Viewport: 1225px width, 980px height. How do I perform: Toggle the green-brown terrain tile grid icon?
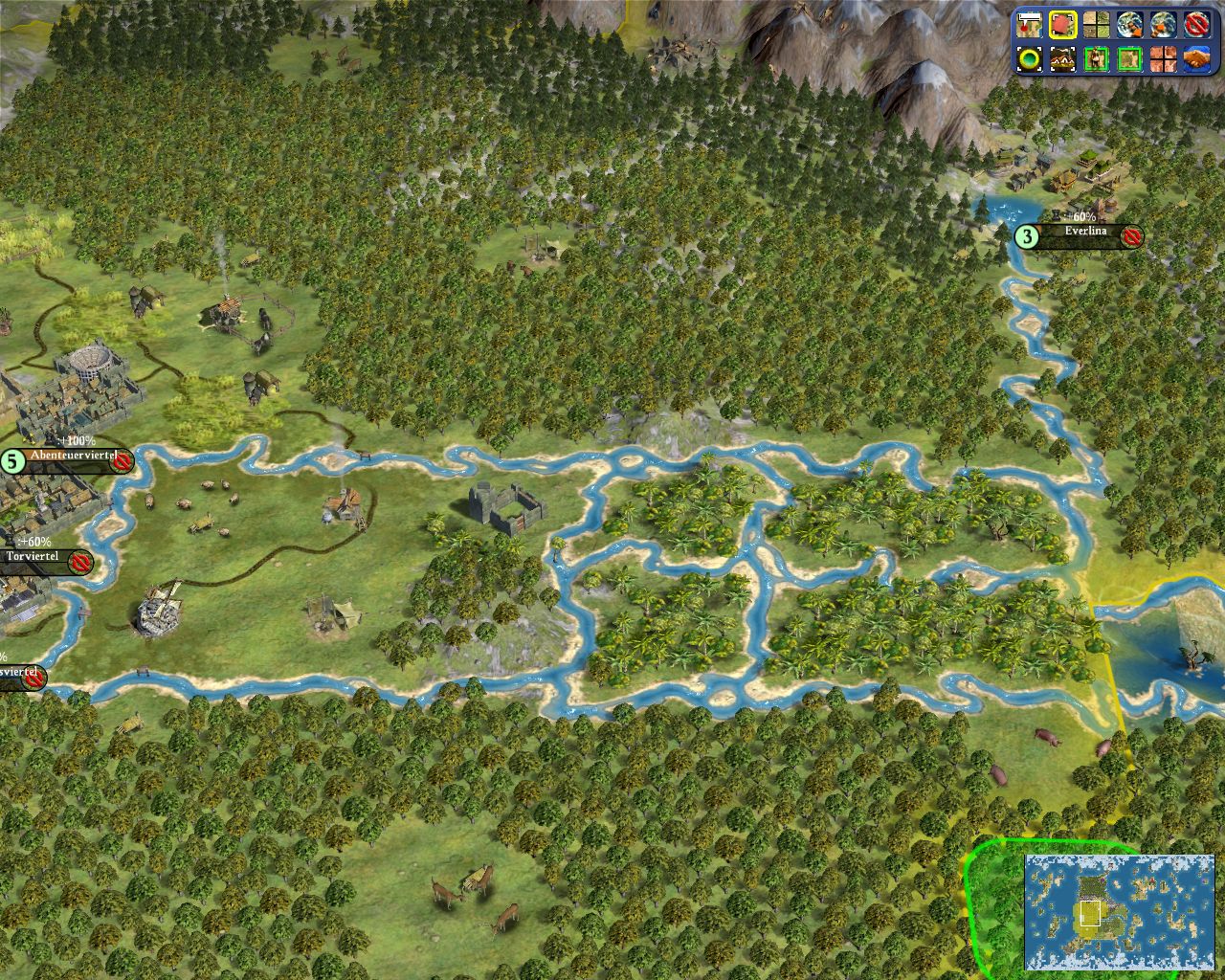(x=1096, y=25)
